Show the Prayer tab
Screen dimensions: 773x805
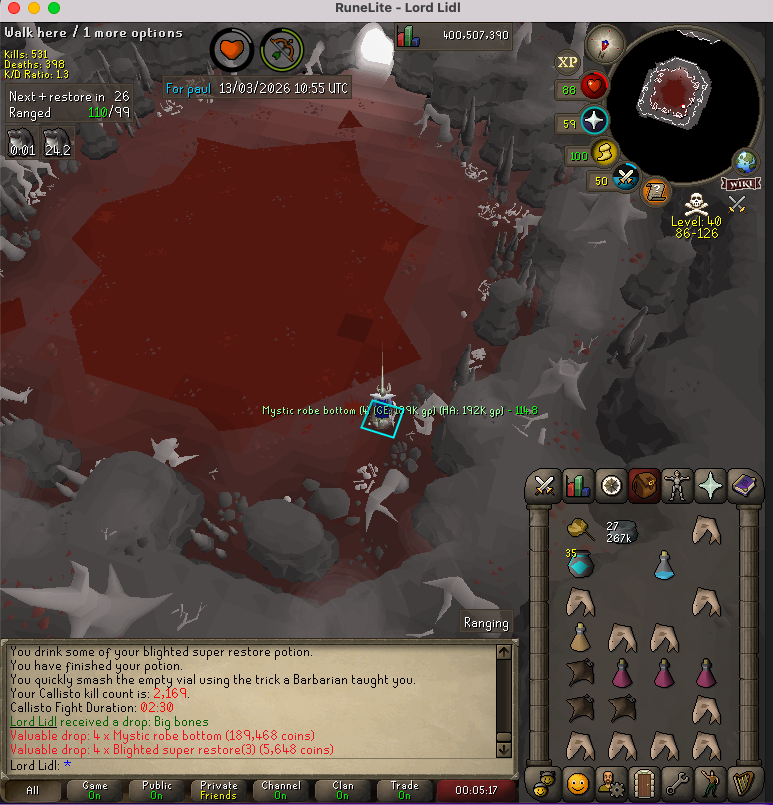click(x=711, y=486)
